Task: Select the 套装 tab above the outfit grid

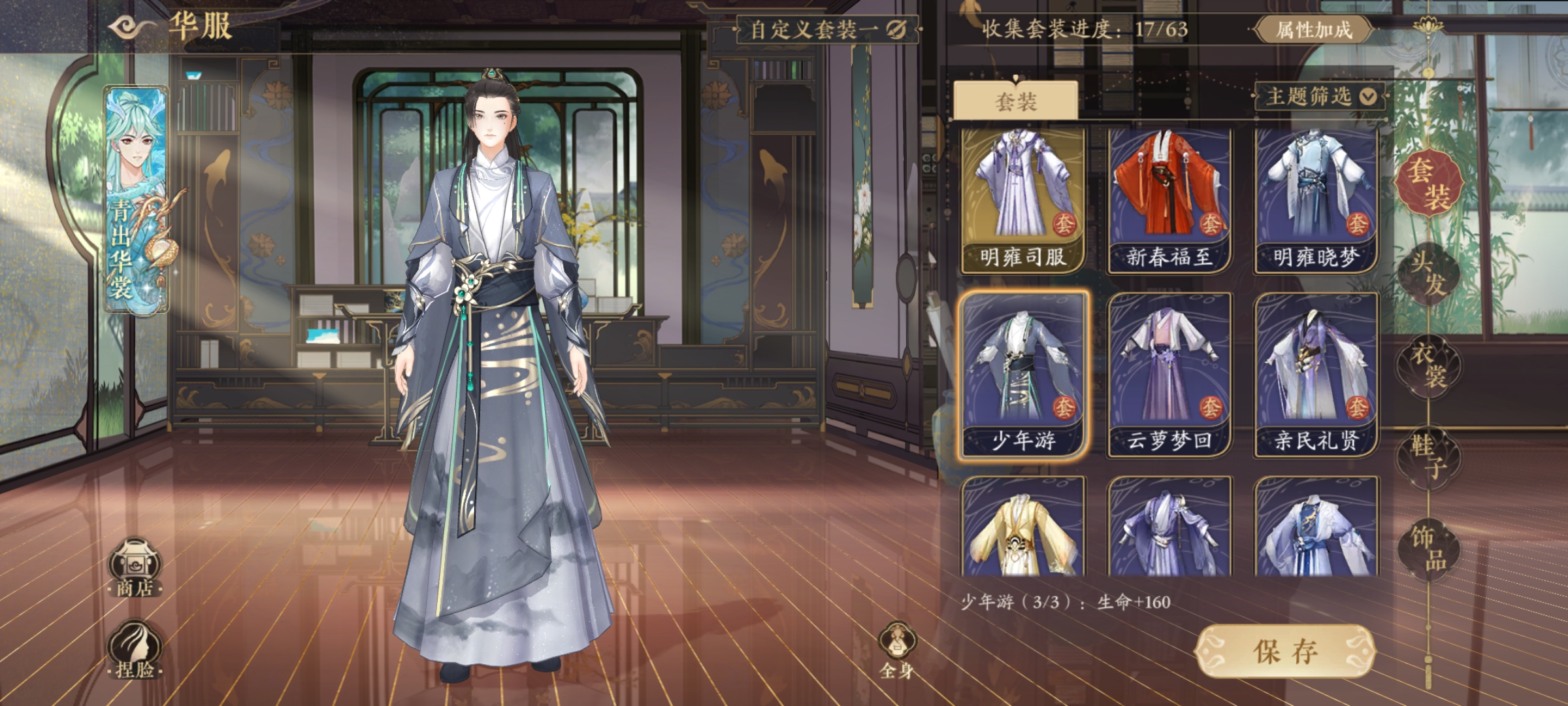Action: [1015, 101]
